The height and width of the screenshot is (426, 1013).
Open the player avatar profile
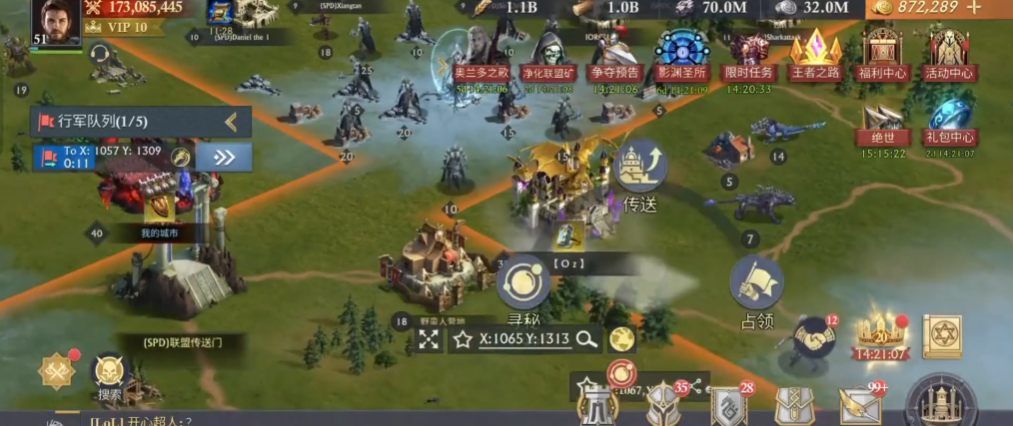(x=56, y=22)
